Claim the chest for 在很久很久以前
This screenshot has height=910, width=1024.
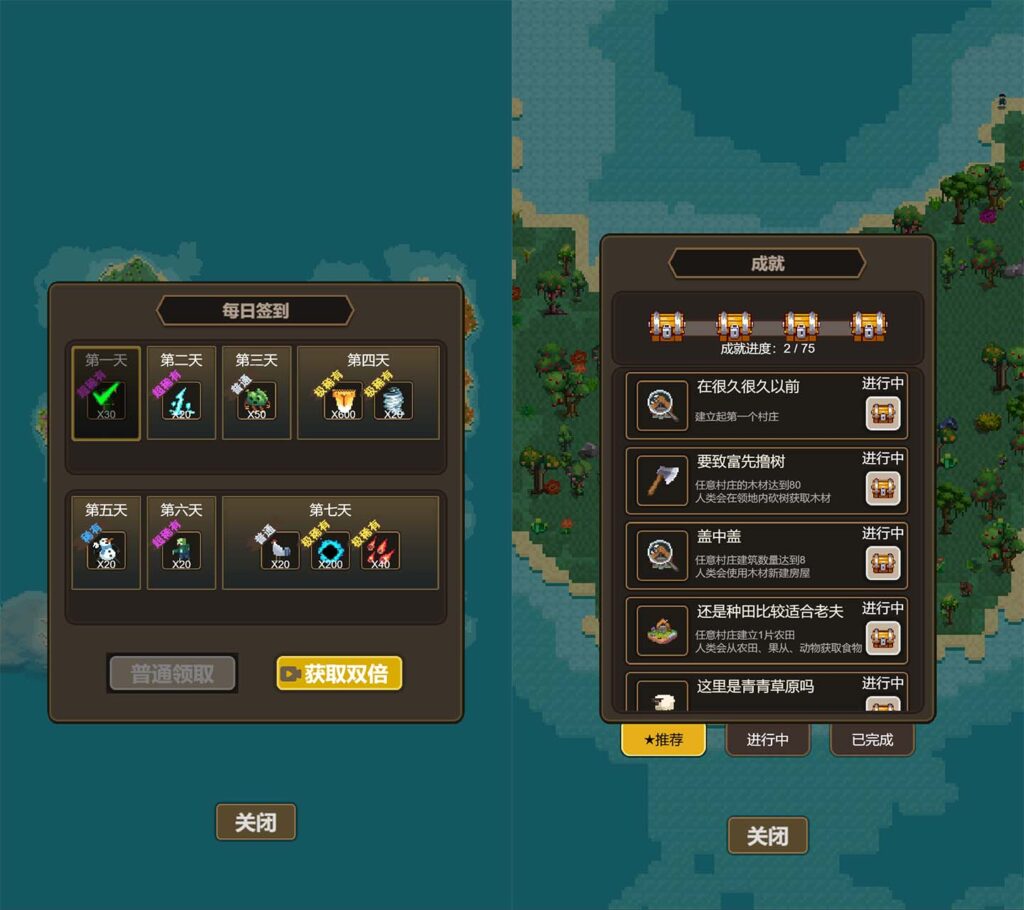click(883, 413)
